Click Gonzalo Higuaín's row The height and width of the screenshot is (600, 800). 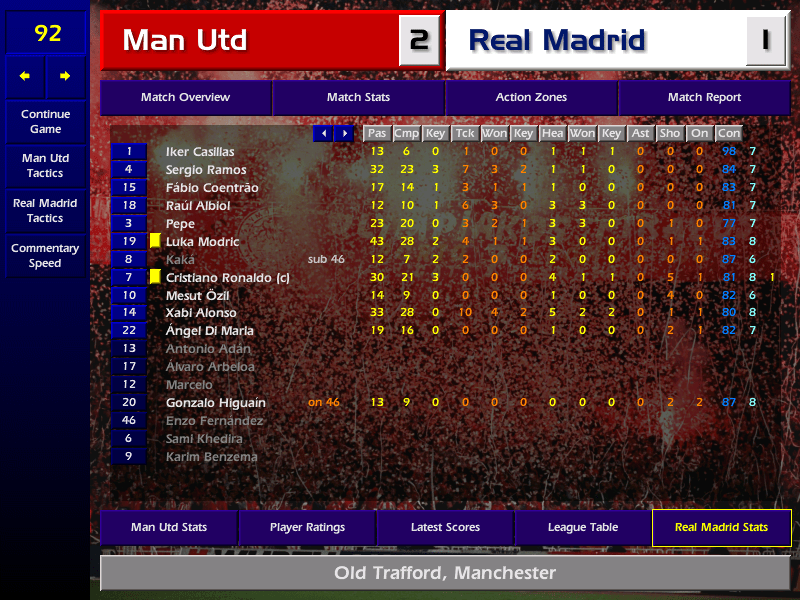click(x=216, y=403)
